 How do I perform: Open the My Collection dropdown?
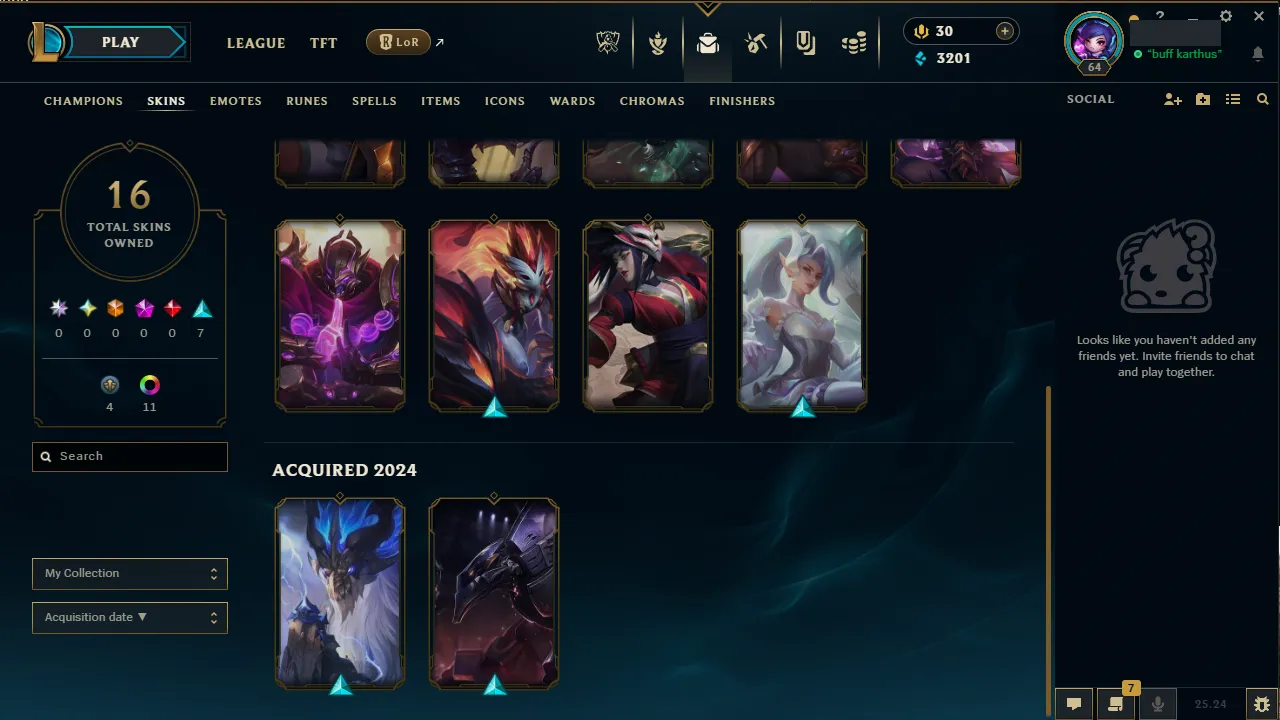point(129,573)
